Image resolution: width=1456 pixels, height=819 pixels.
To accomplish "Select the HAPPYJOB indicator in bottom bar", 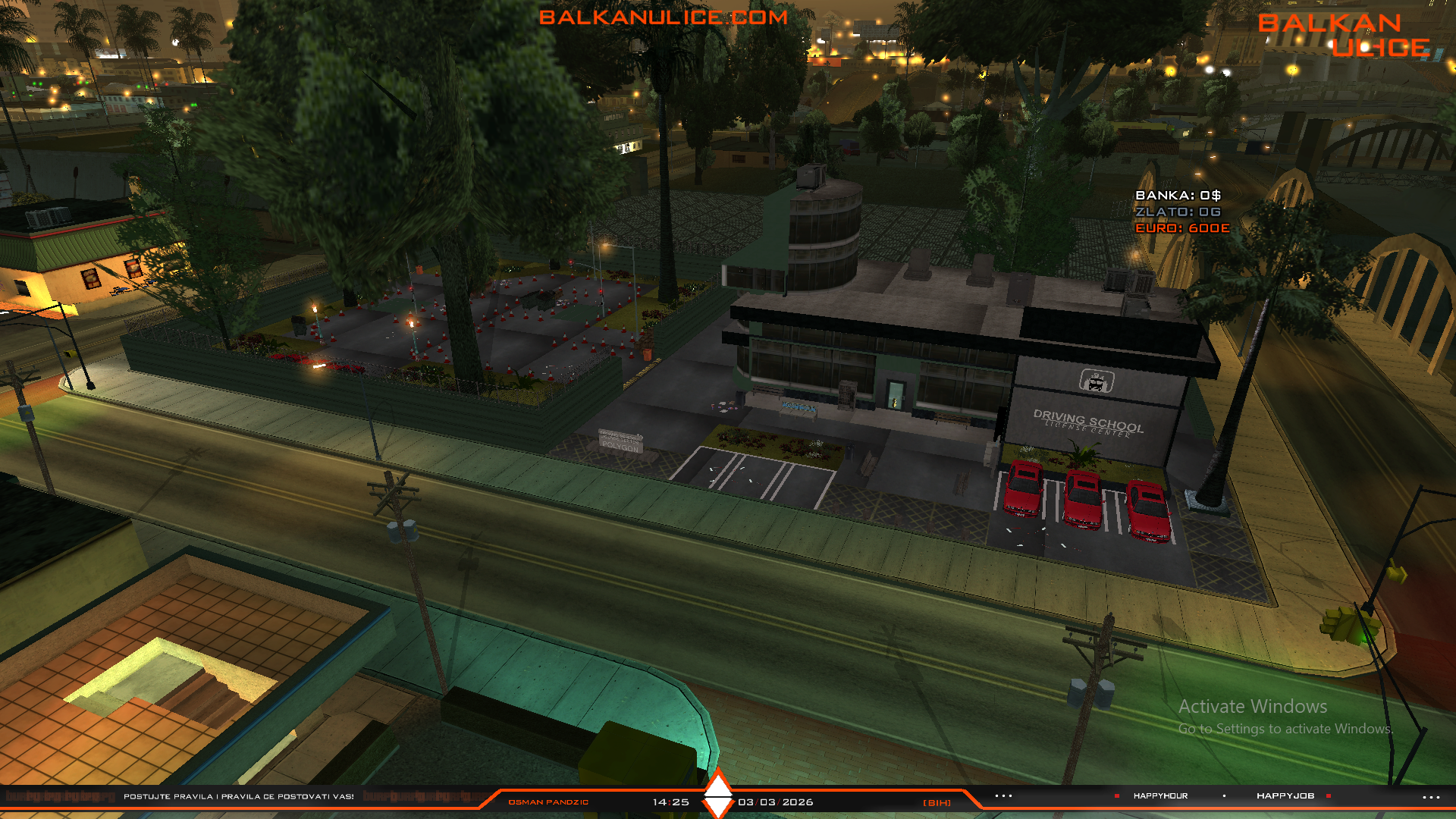I will (1285, 795).
